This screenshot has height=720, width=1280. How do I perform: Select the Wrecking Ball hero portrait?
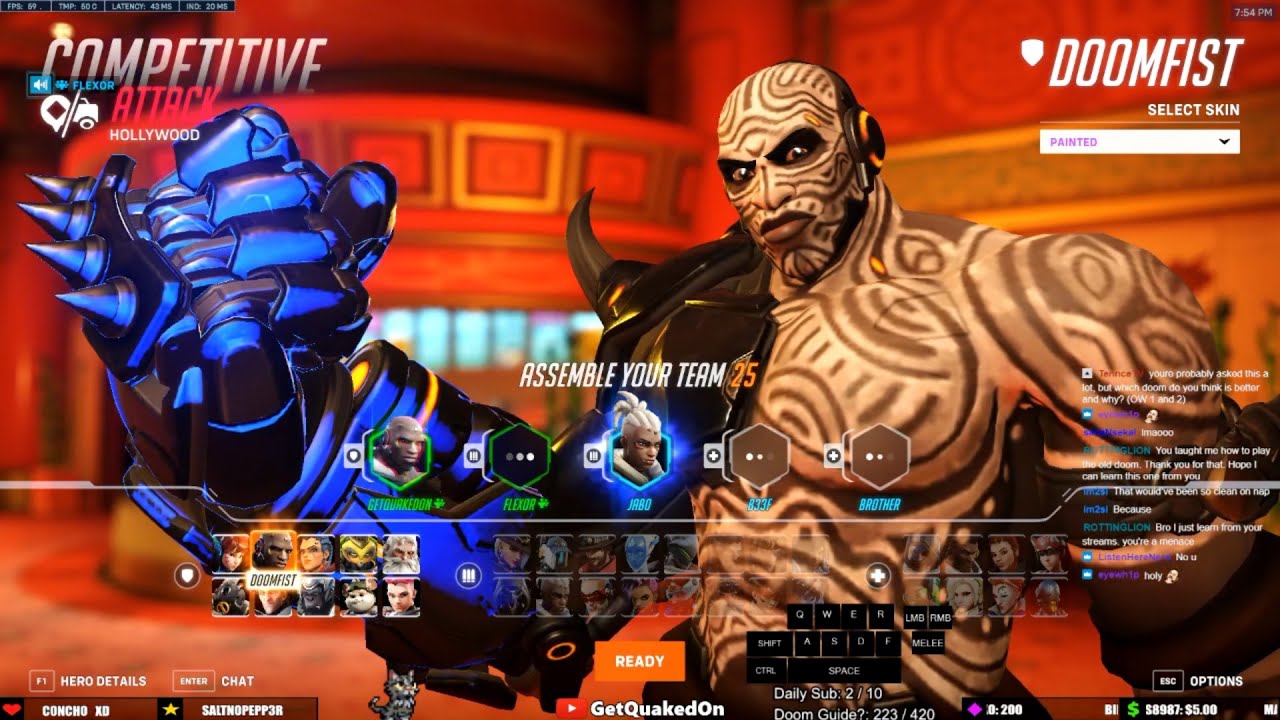[357, 596]
